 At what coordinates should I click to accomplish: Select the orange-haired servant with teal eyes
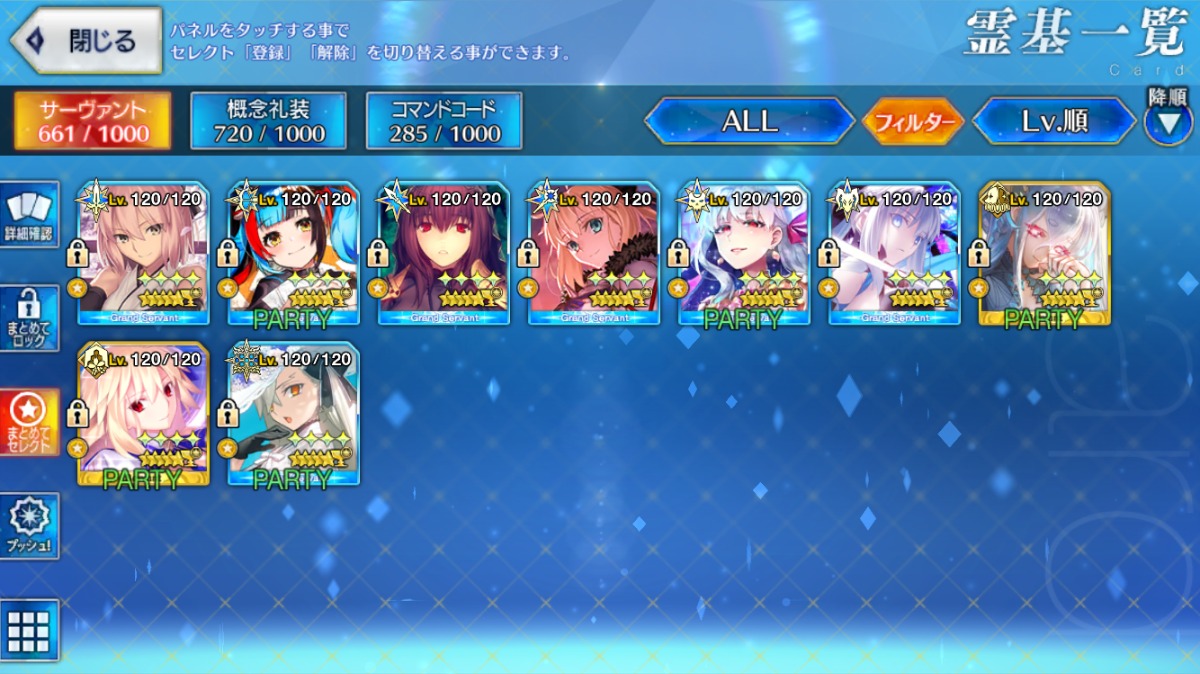pyautogui.click(x=594, y=255)
